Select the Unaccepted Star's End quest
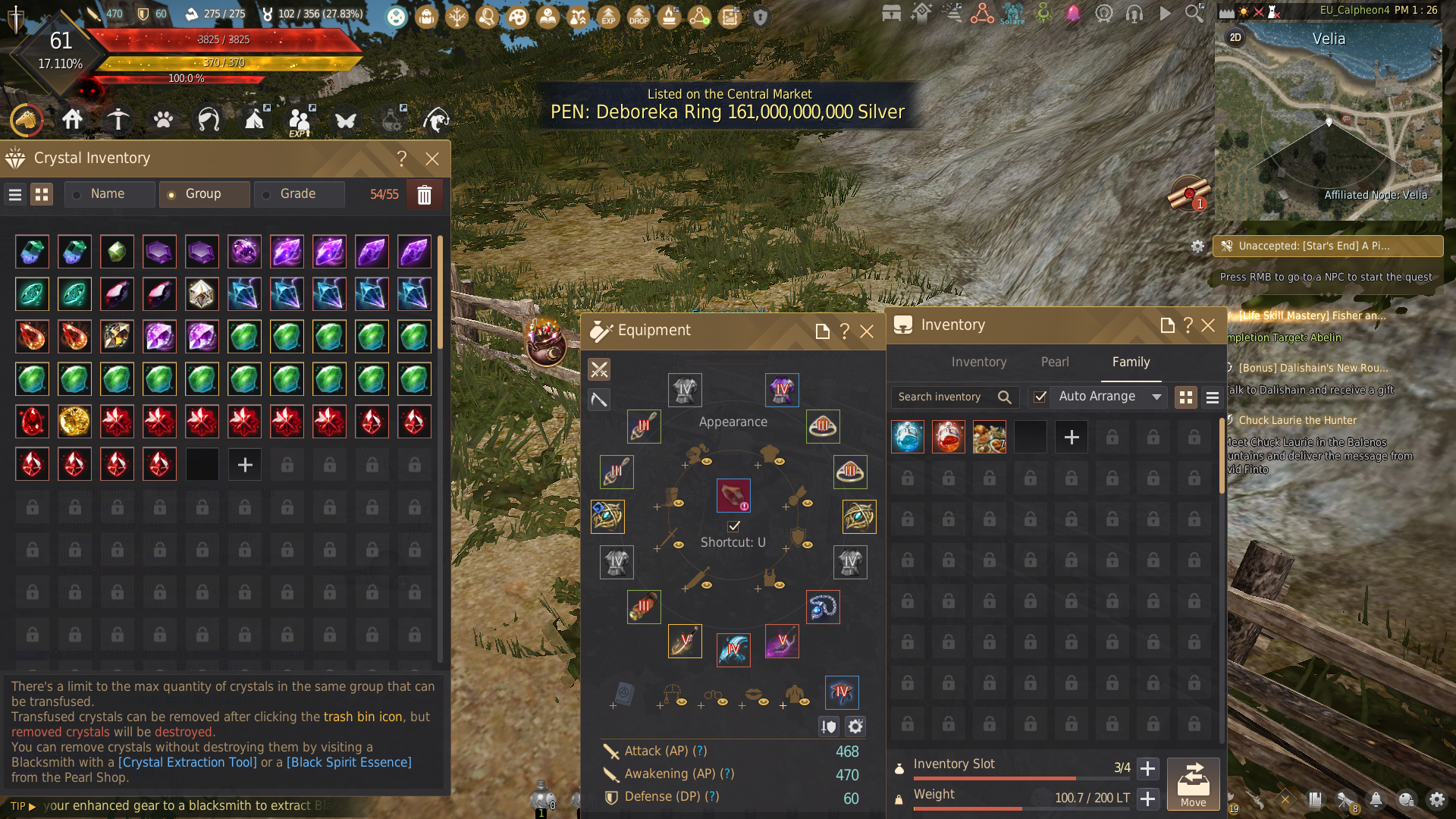This screenshot has height=819, width=1456. coord(1327,246)
